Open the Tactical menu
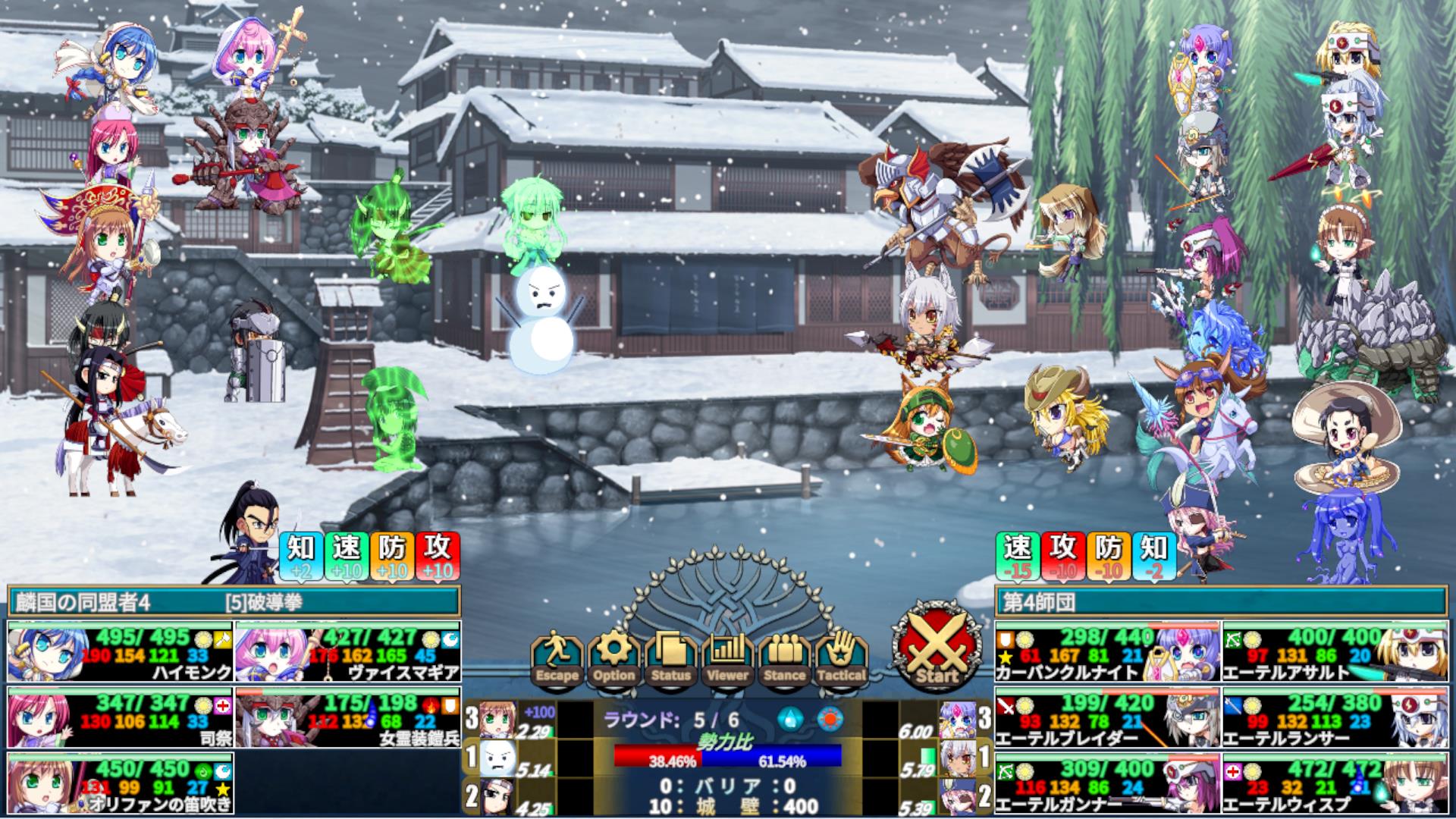1456x819 pixels. 841,658
